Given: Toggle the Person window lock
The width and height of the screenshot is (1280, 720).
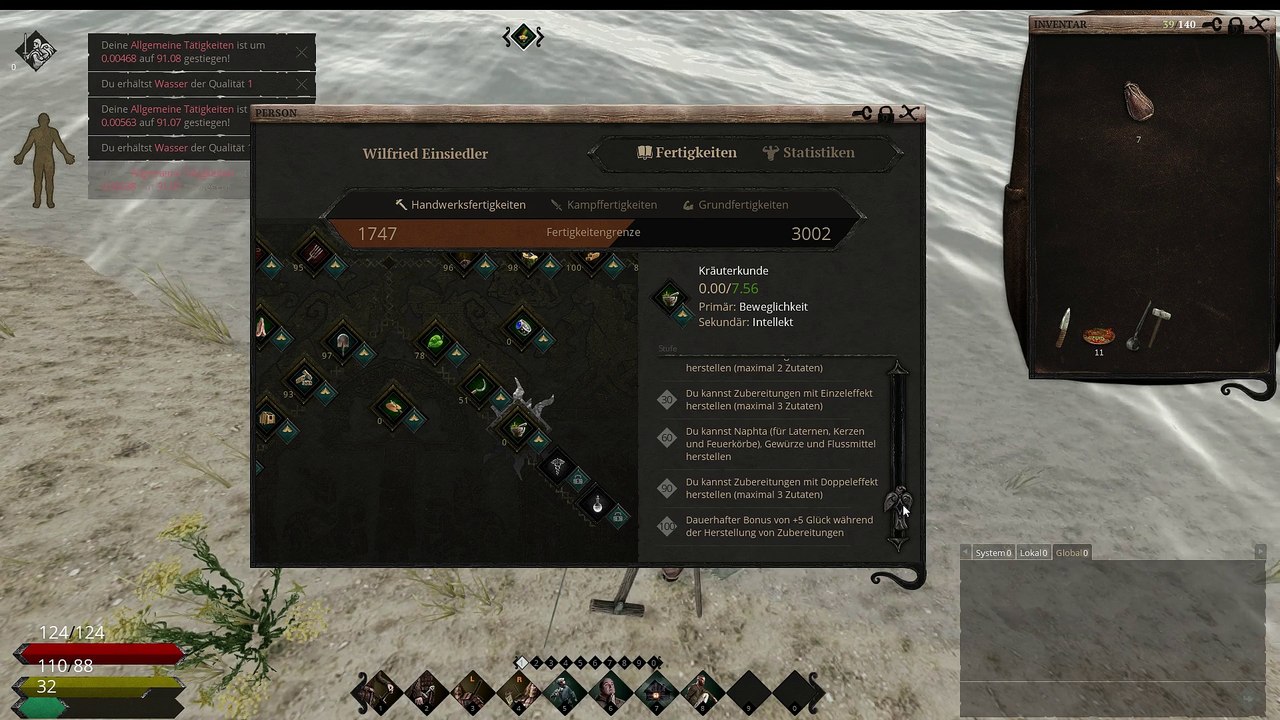Looking at the screenshot, I should pyautogui.click(x=885, y=115).
